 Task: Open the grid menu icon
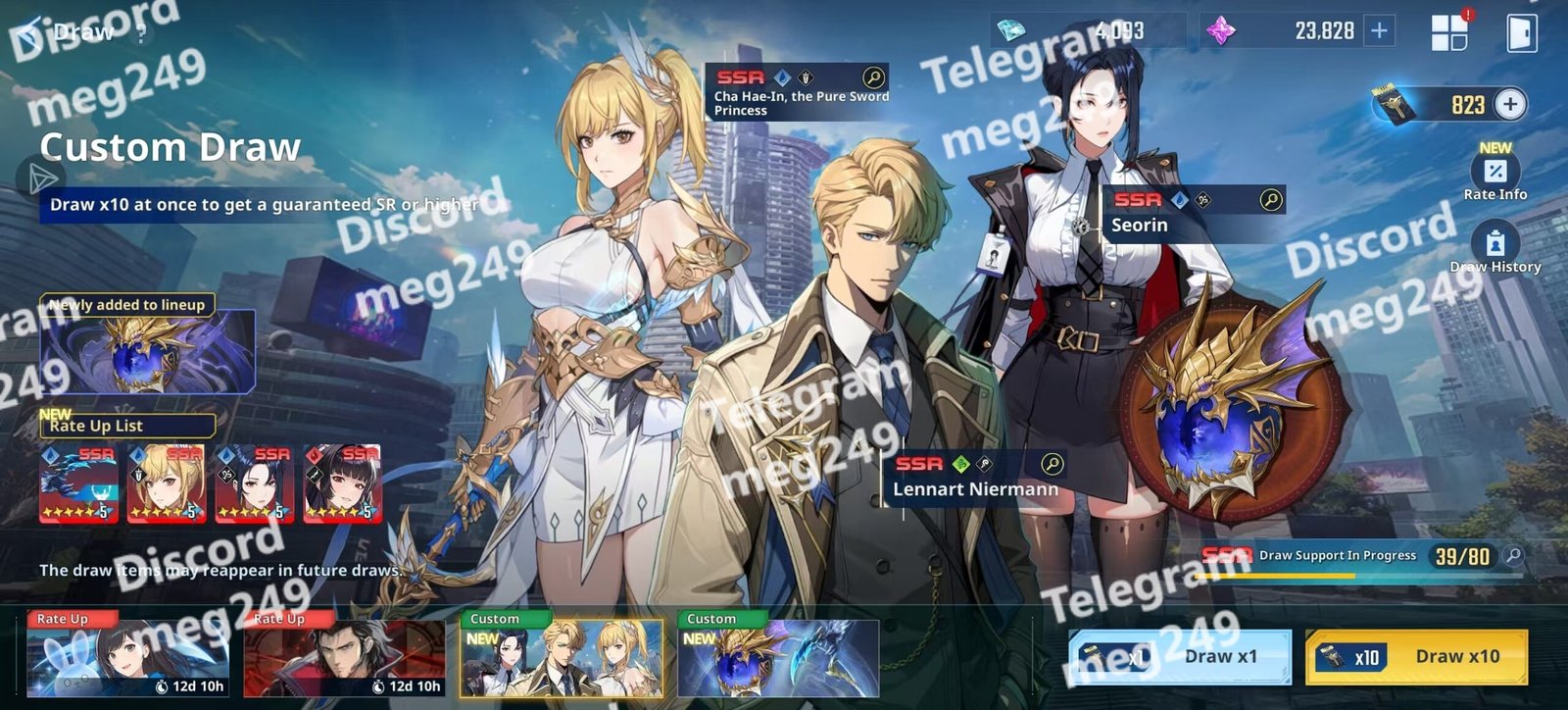pyautogui.click(x=1448, y=32)
